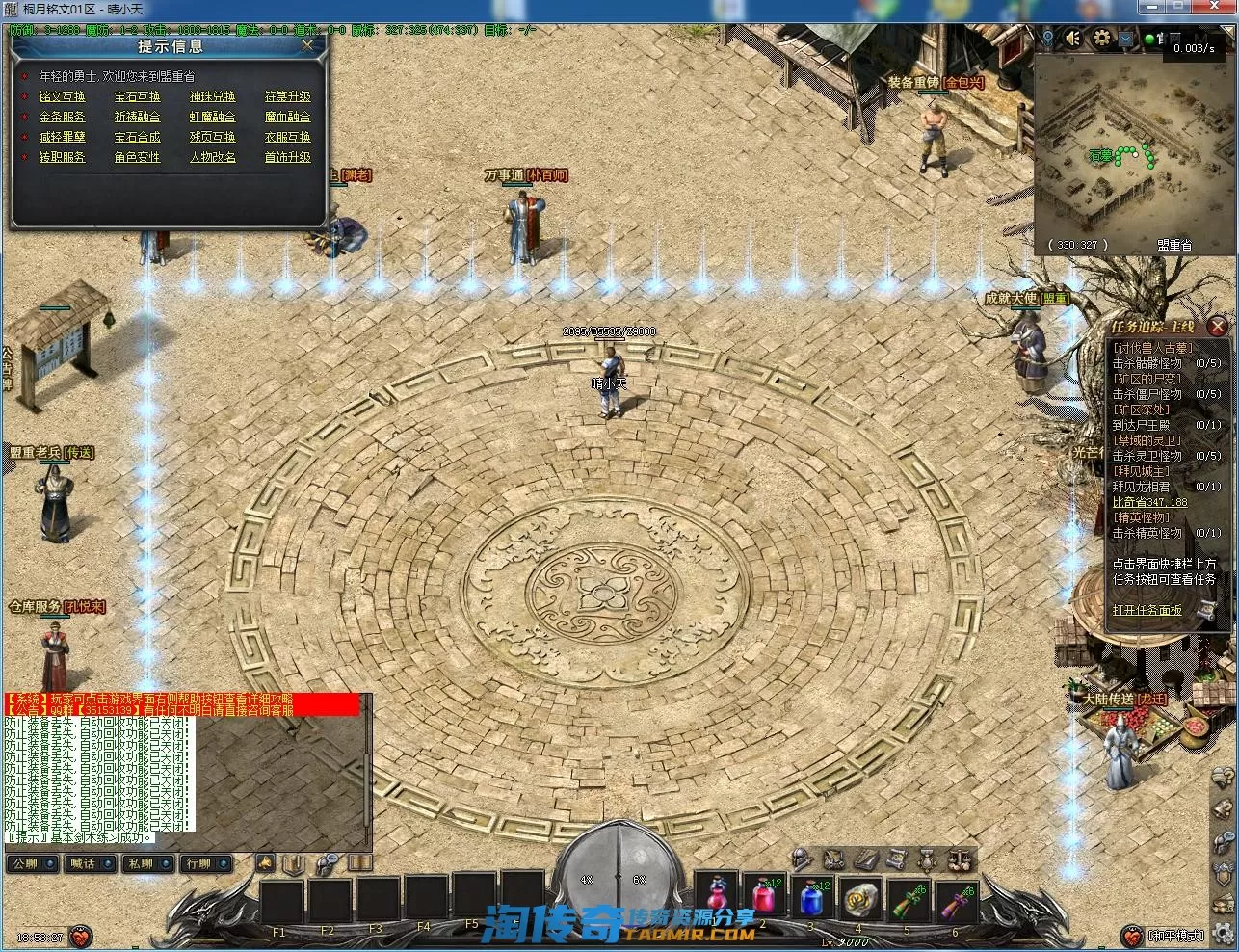Open the 金条服务 link
This screenshot has width=1239, height=952.
63,117
